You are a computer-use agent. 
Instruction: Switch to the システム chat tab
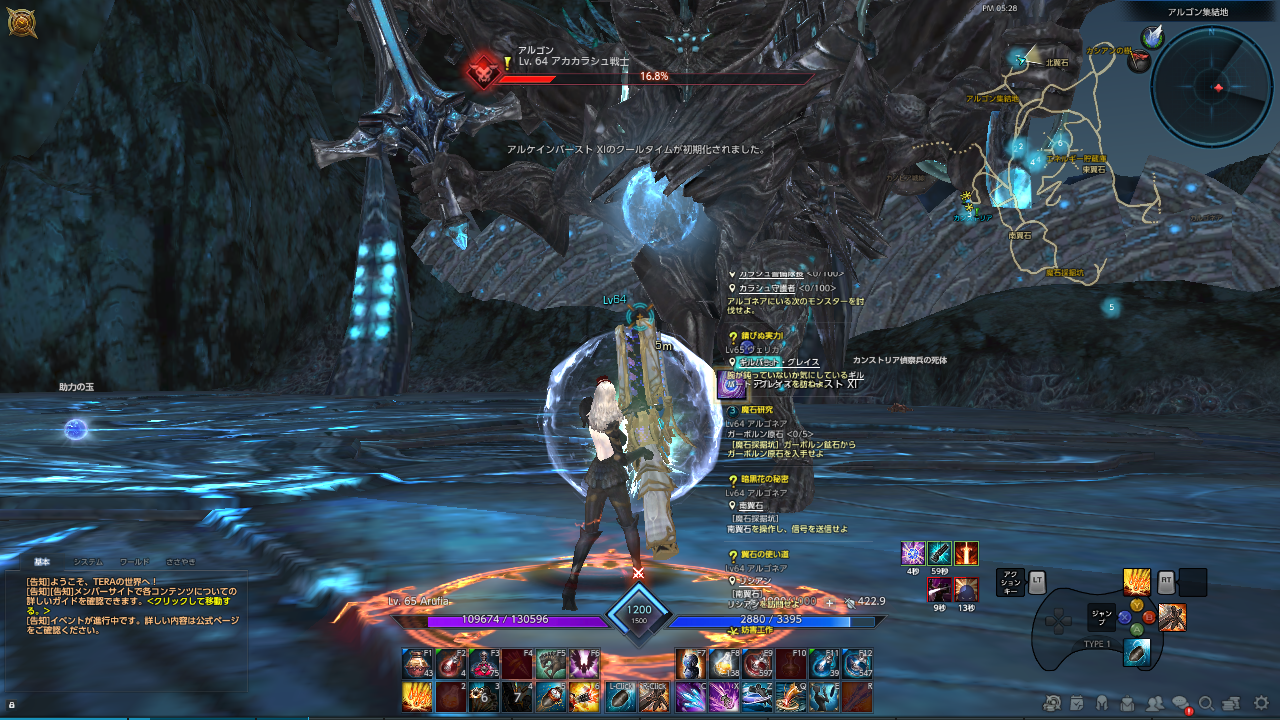88,563
